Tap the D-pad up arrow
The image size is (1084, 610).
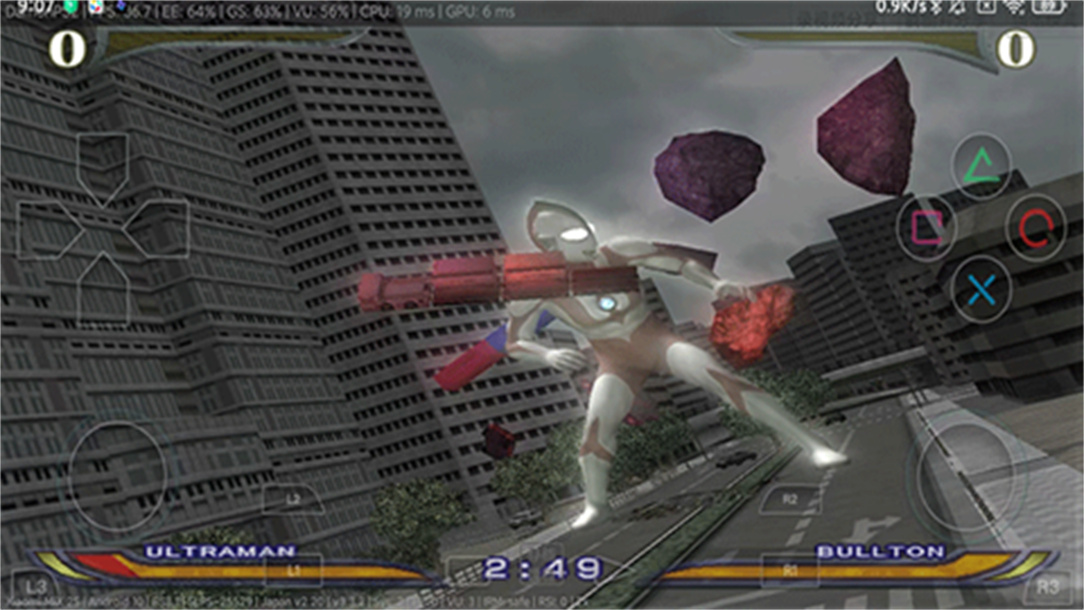pos(102,164)
